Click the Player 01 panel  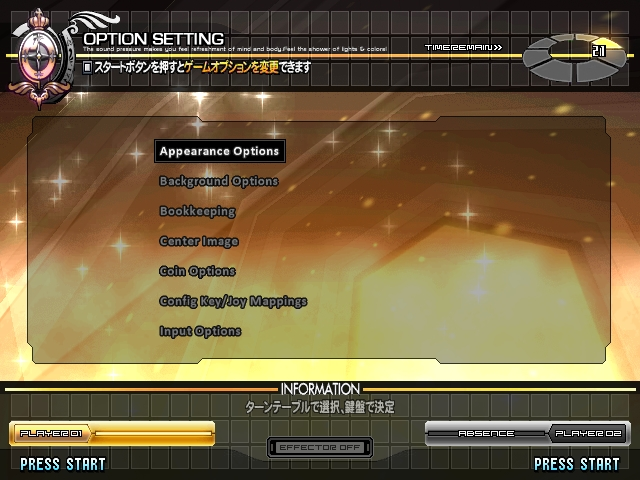click(112, 434)
